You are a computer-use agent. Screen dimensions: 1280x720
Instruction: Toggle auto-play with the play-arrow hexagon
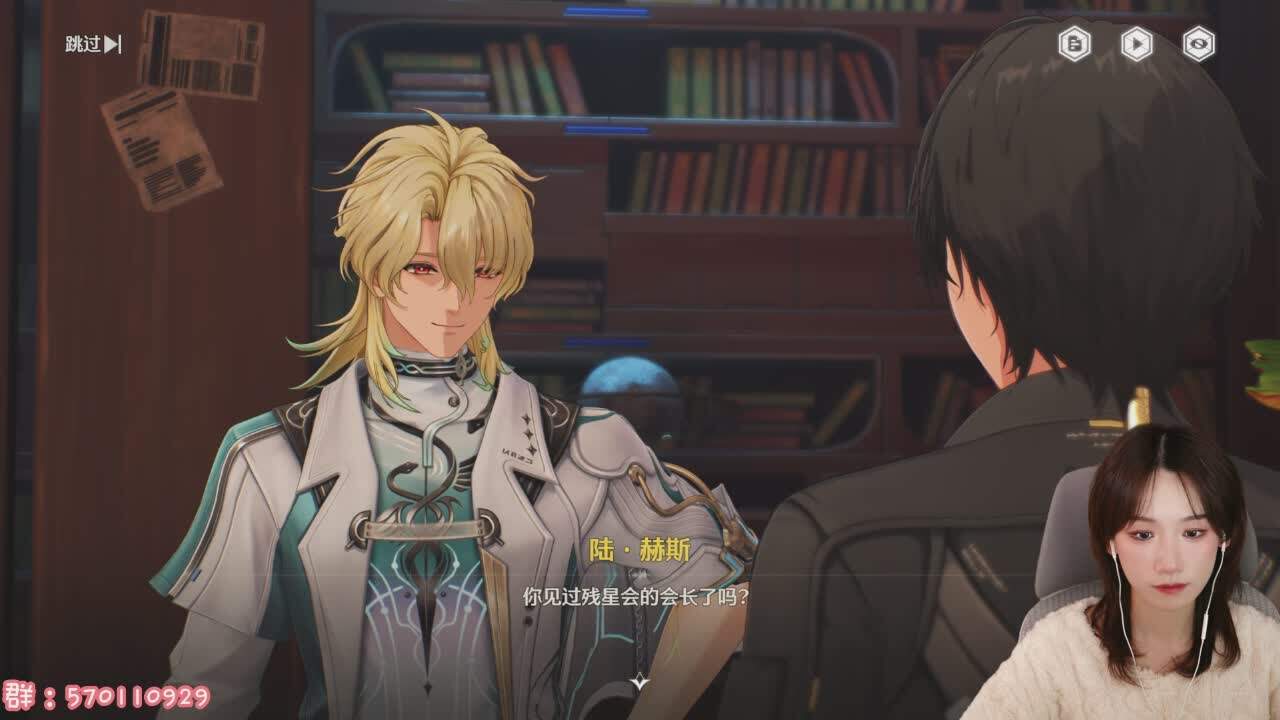tap(1136, 43)
